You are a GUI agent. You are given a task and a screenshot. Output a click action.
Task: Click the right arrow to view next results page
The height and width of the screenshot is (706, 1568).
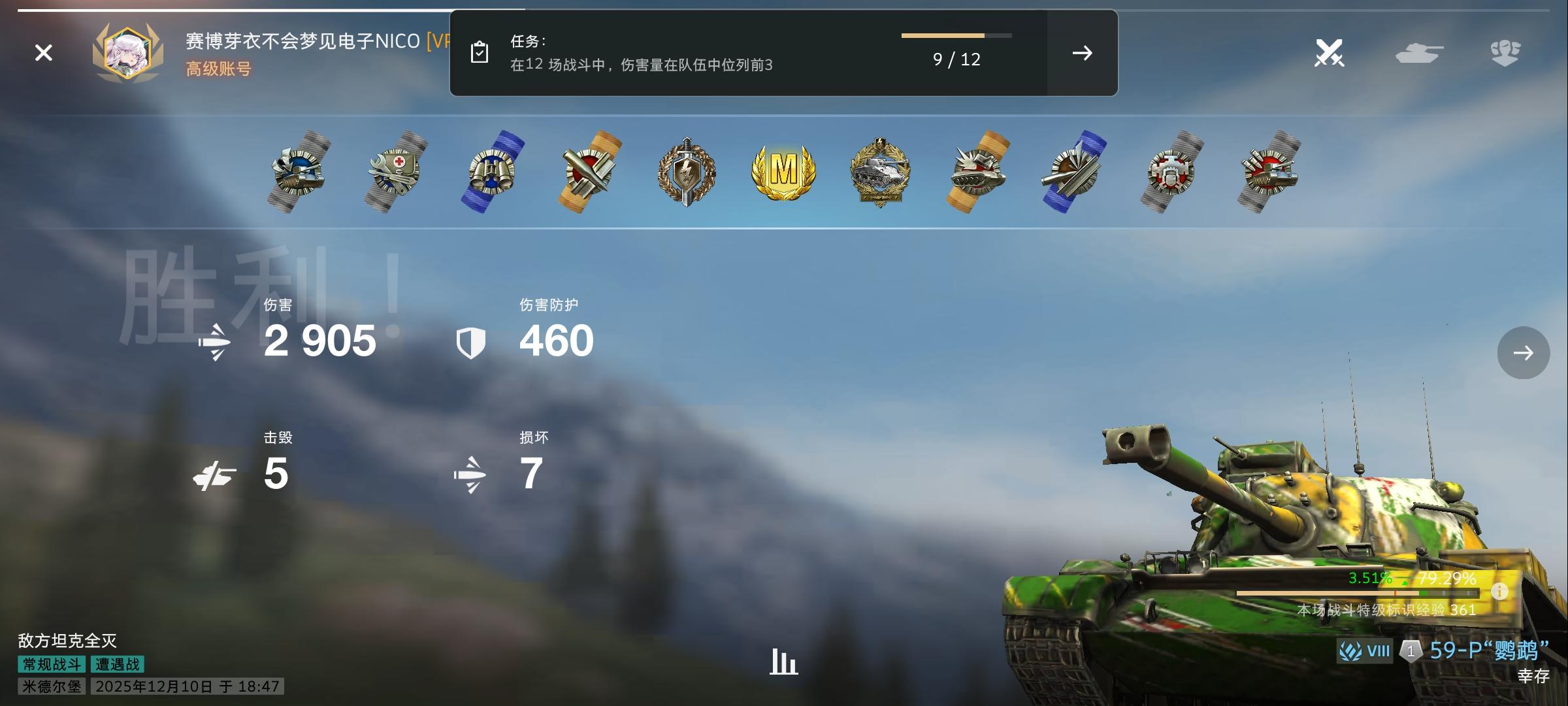[x=1524, y=353]
